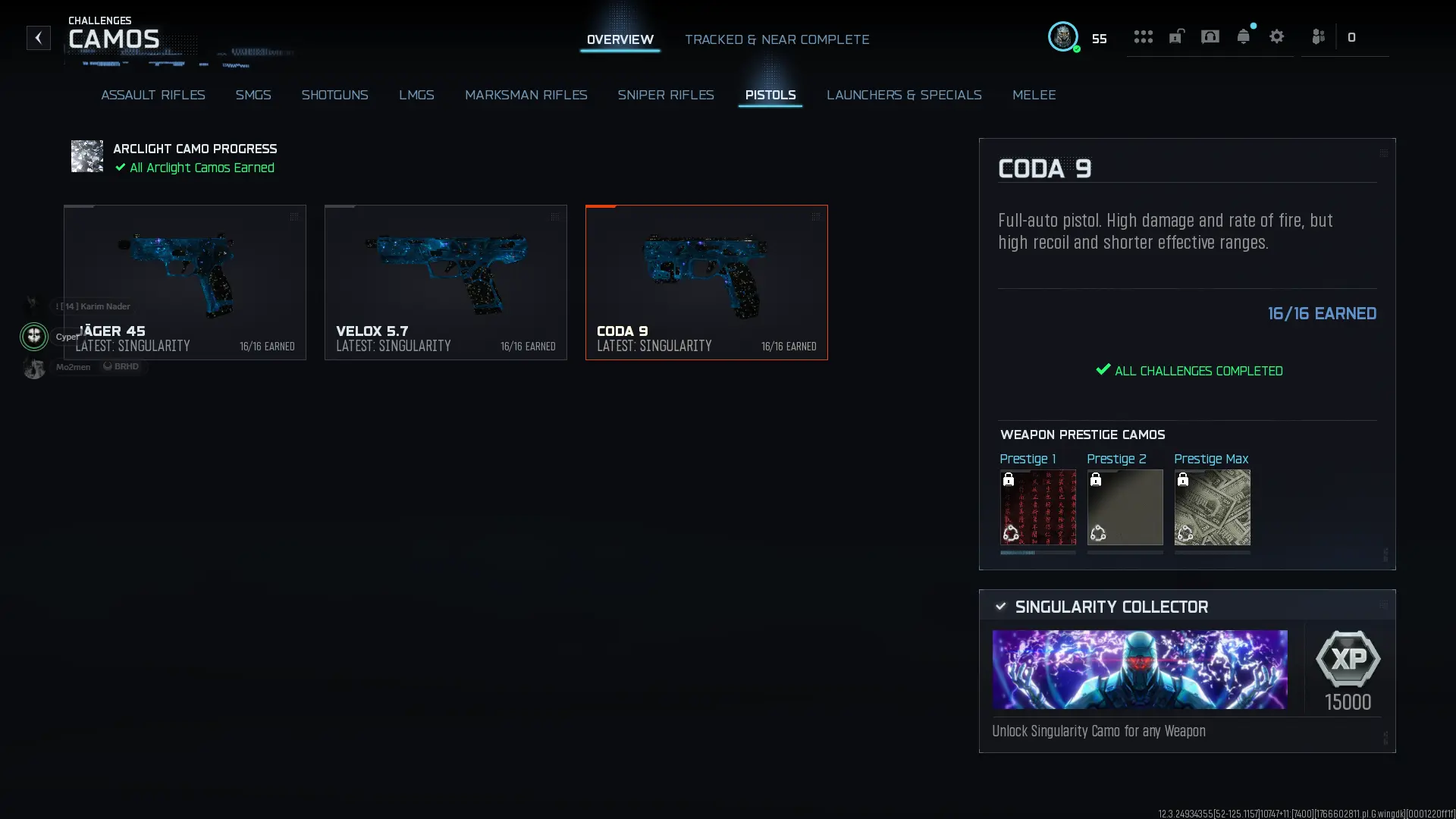Screen dimensions: 1456x819
Task: Click the Prestige 1 progress bar
Action: [1037, 554]
